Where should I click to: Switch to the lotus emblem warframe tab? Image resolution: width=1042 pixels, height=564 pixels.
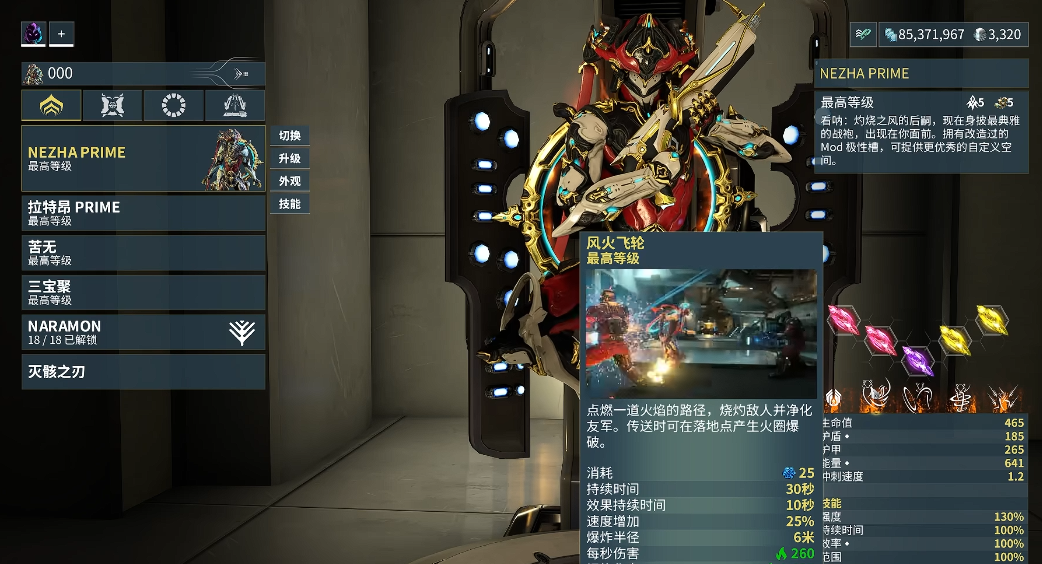click(51, 106)
